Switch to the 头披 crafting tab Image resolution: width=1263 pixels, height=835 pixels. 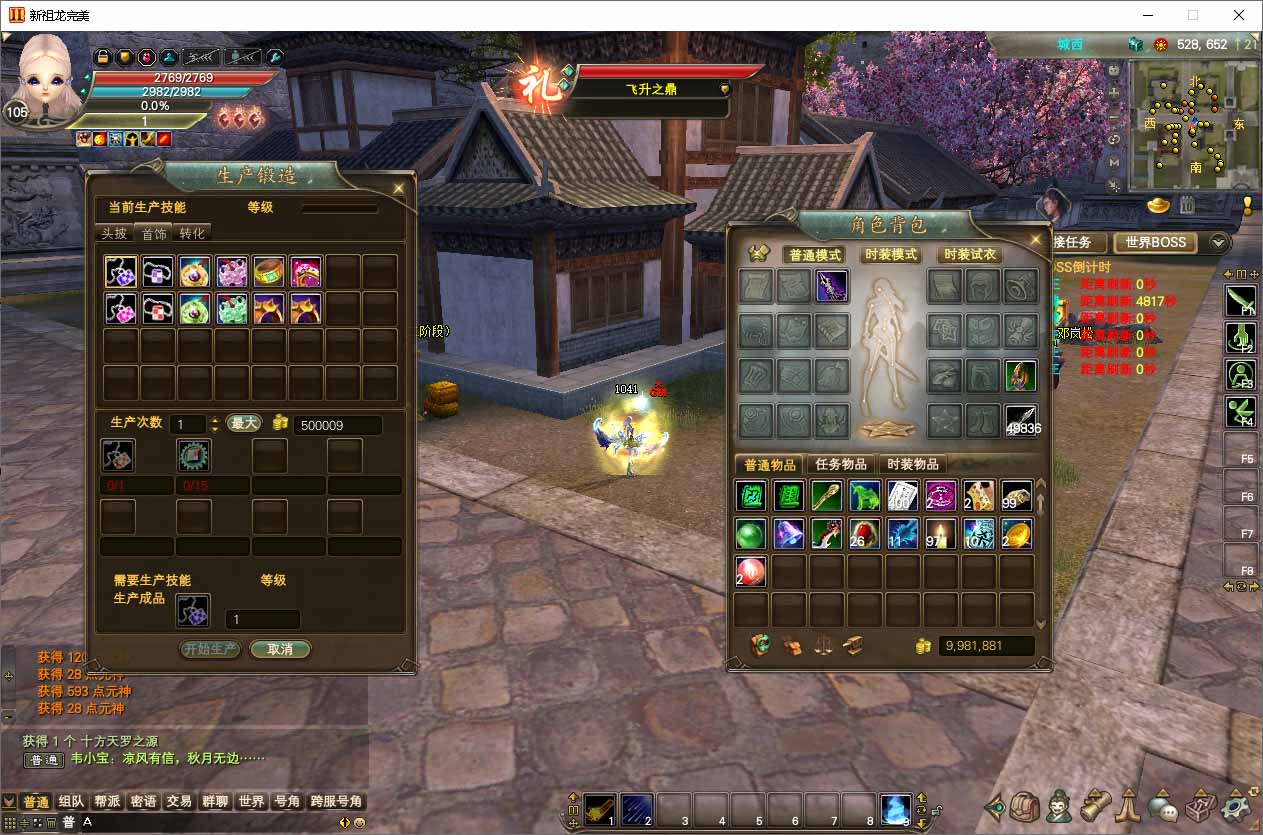click(x=114, y=233)
